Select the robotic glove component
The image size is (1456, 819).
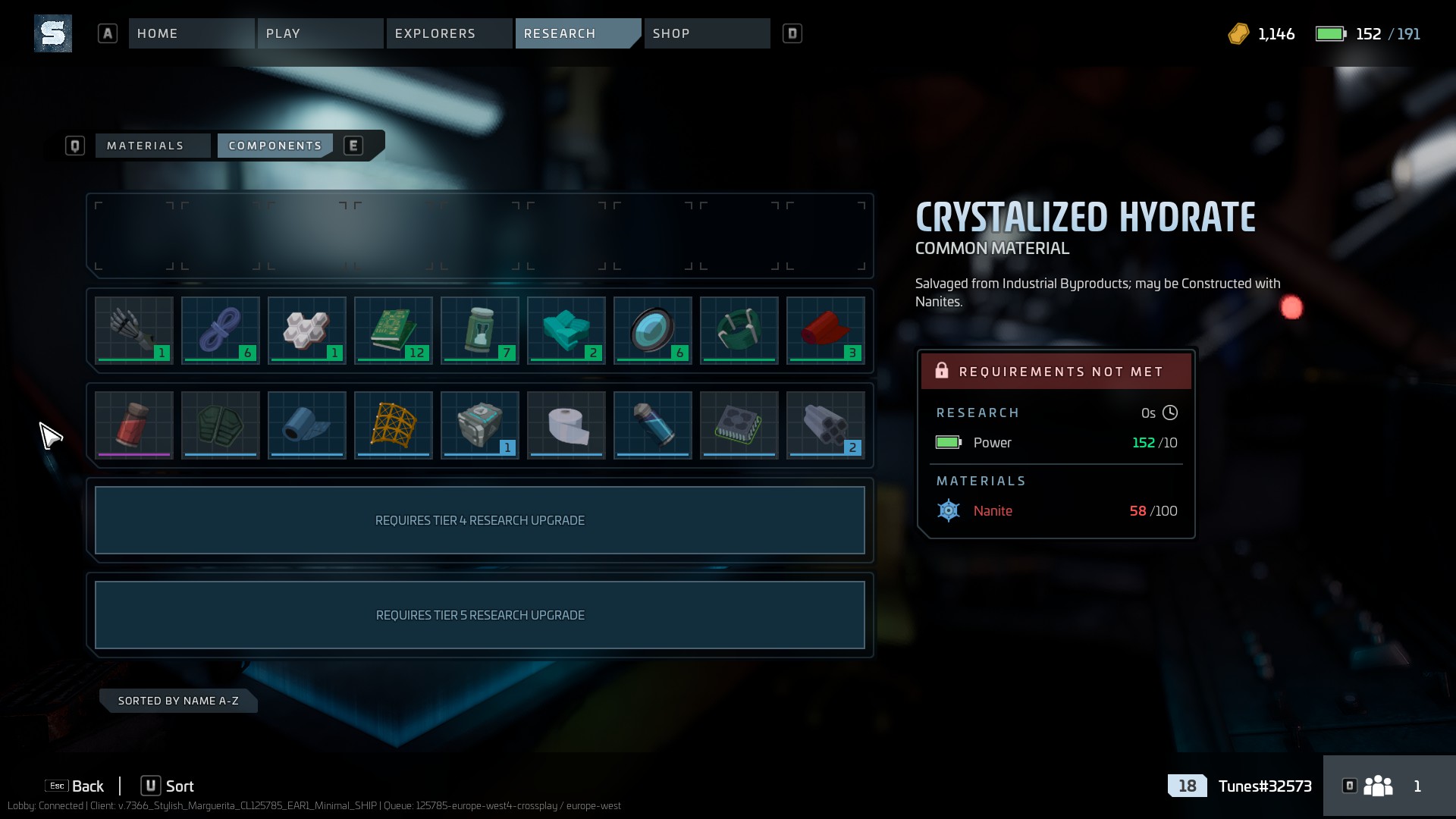coord(134,331)
